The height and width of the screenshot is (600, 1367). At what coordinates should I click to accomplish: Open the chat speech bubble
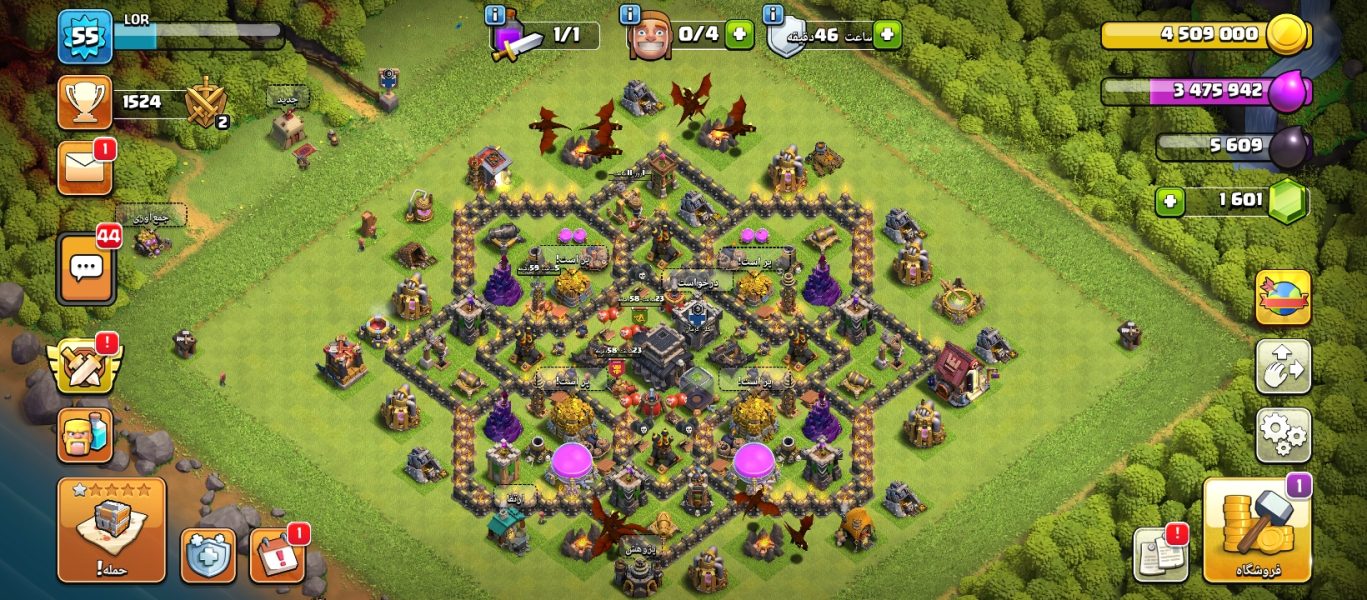[x=86, y=268]
